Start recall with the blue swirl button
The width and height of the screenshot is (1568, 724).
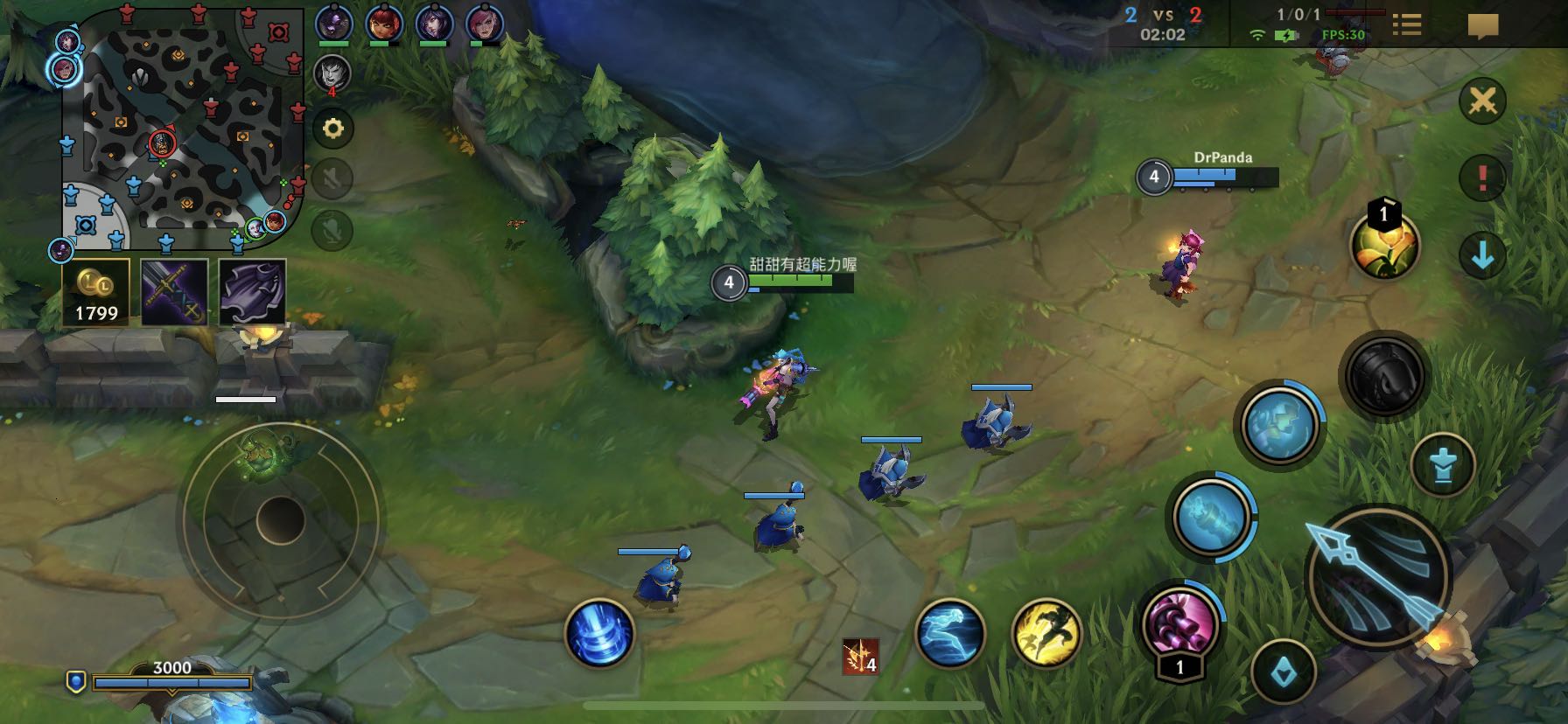pos(599,632)
